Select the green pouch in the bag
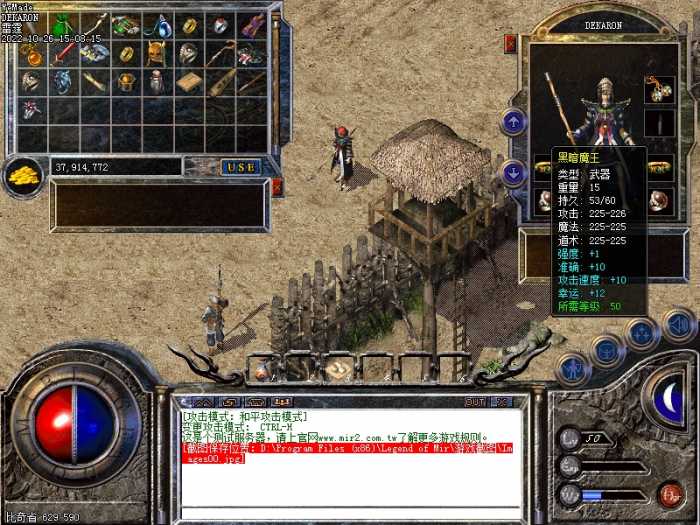Image resolution: width=700 pixels, height=525 pixels. click(x=61, y=24)
